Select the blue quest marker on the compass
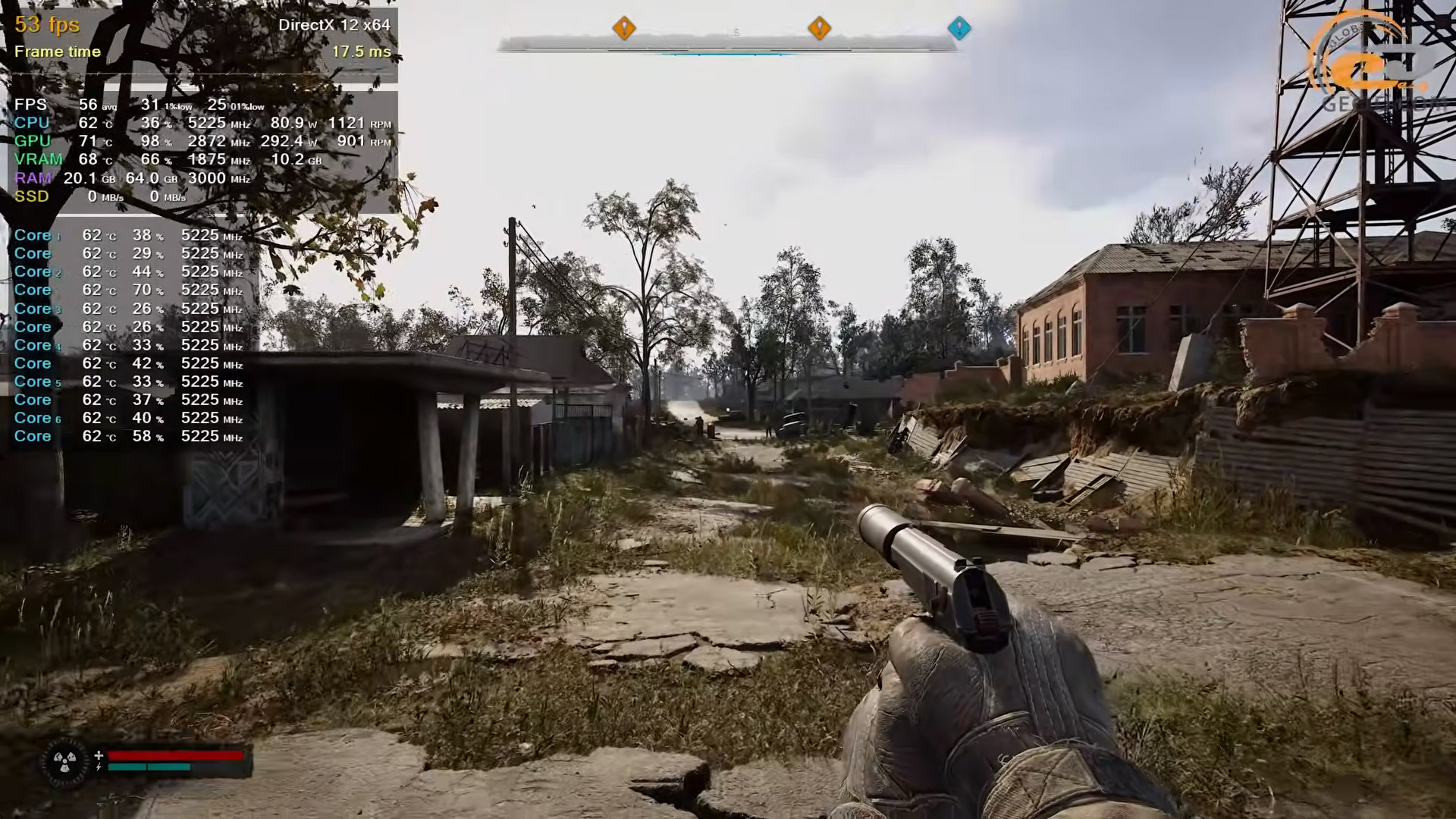This screenshot has width=1456, height=819. [959, 29]
